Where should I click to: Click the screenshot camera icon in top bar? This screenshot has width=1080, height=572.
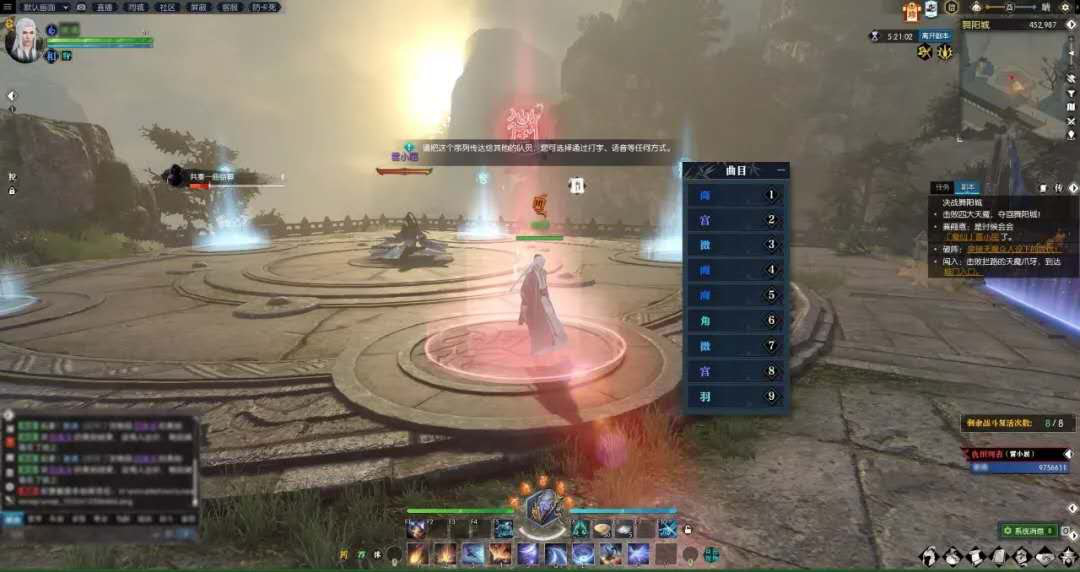[81, 7]
